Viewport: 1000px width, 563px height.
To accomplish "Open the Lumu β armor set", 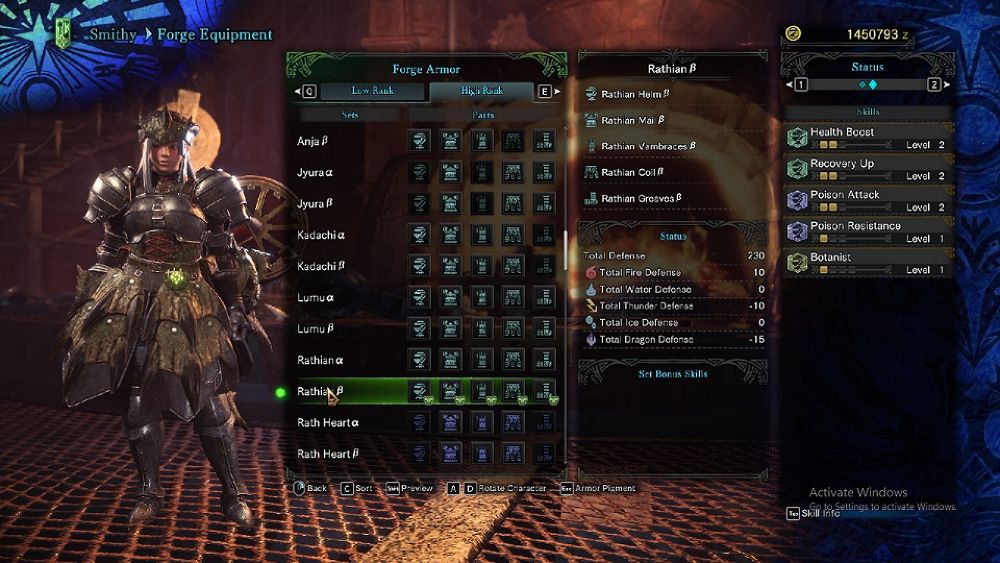I will click(316, 329).
